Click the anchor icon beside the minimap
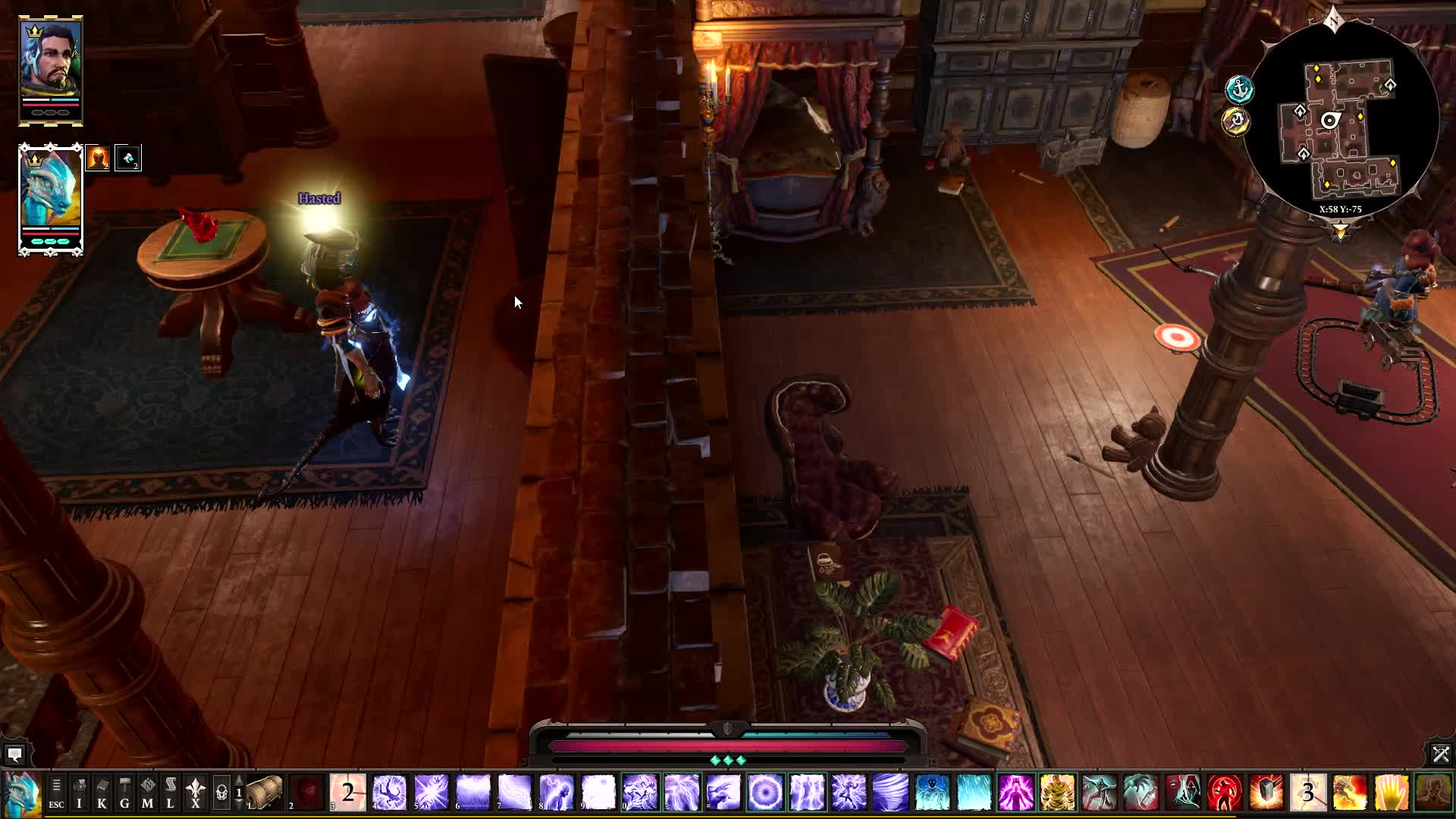 click(1238, 90)
